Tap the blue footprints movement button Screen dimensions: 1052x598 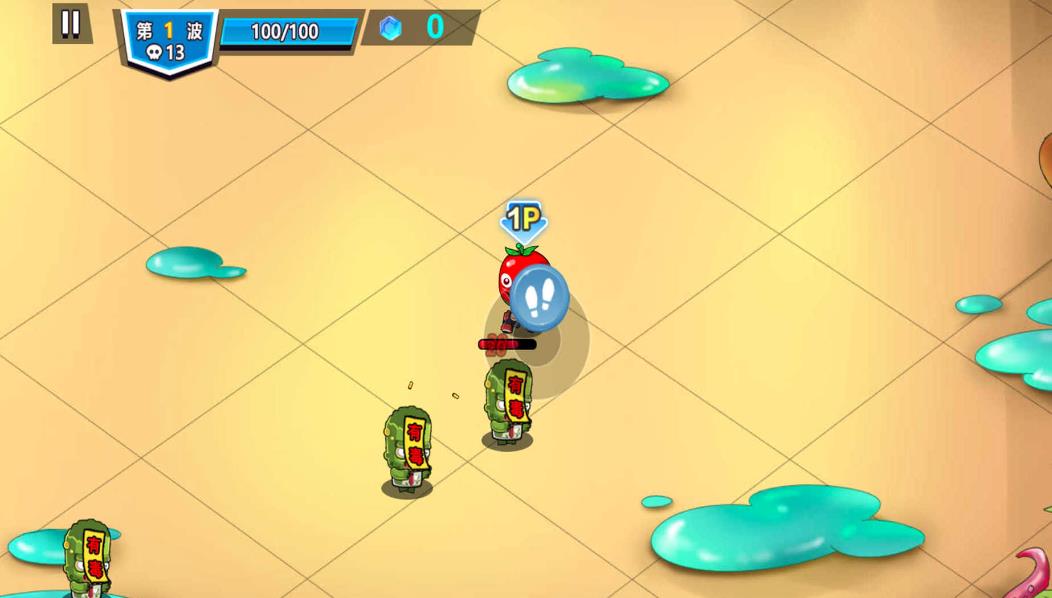pos(540,298)
